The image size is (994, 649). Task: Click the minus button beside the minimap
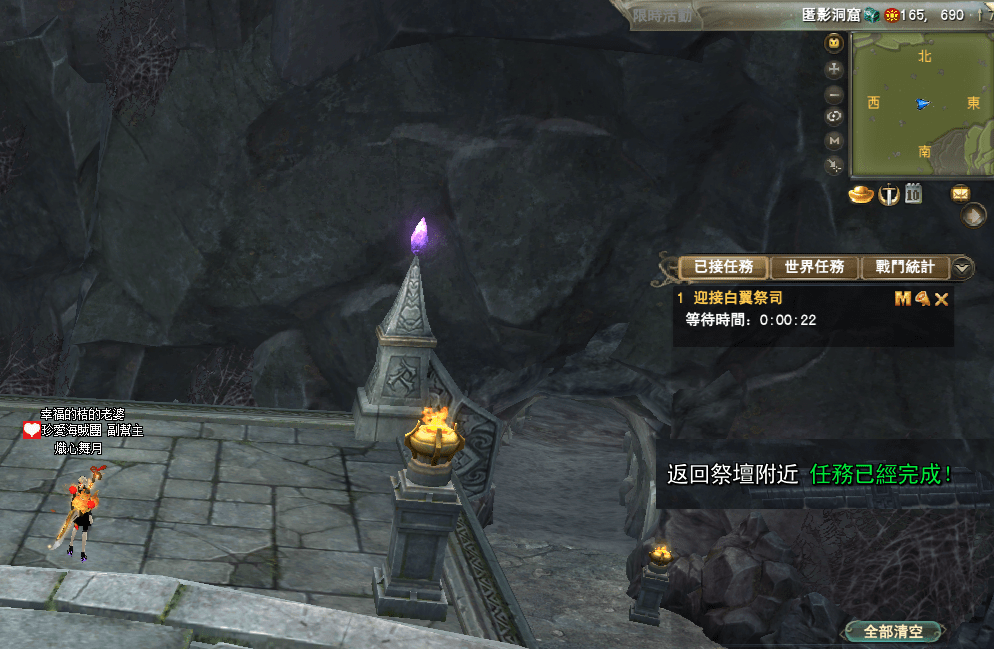point(834,93)
